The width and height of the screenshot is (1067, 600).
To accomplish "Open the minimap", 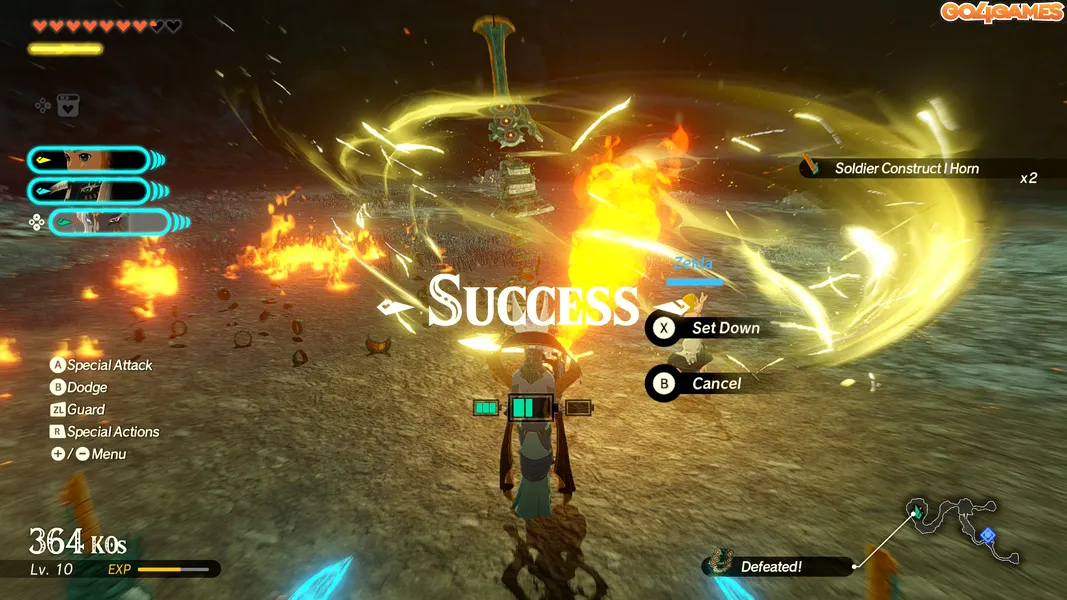I will click(x=962, y=531).
